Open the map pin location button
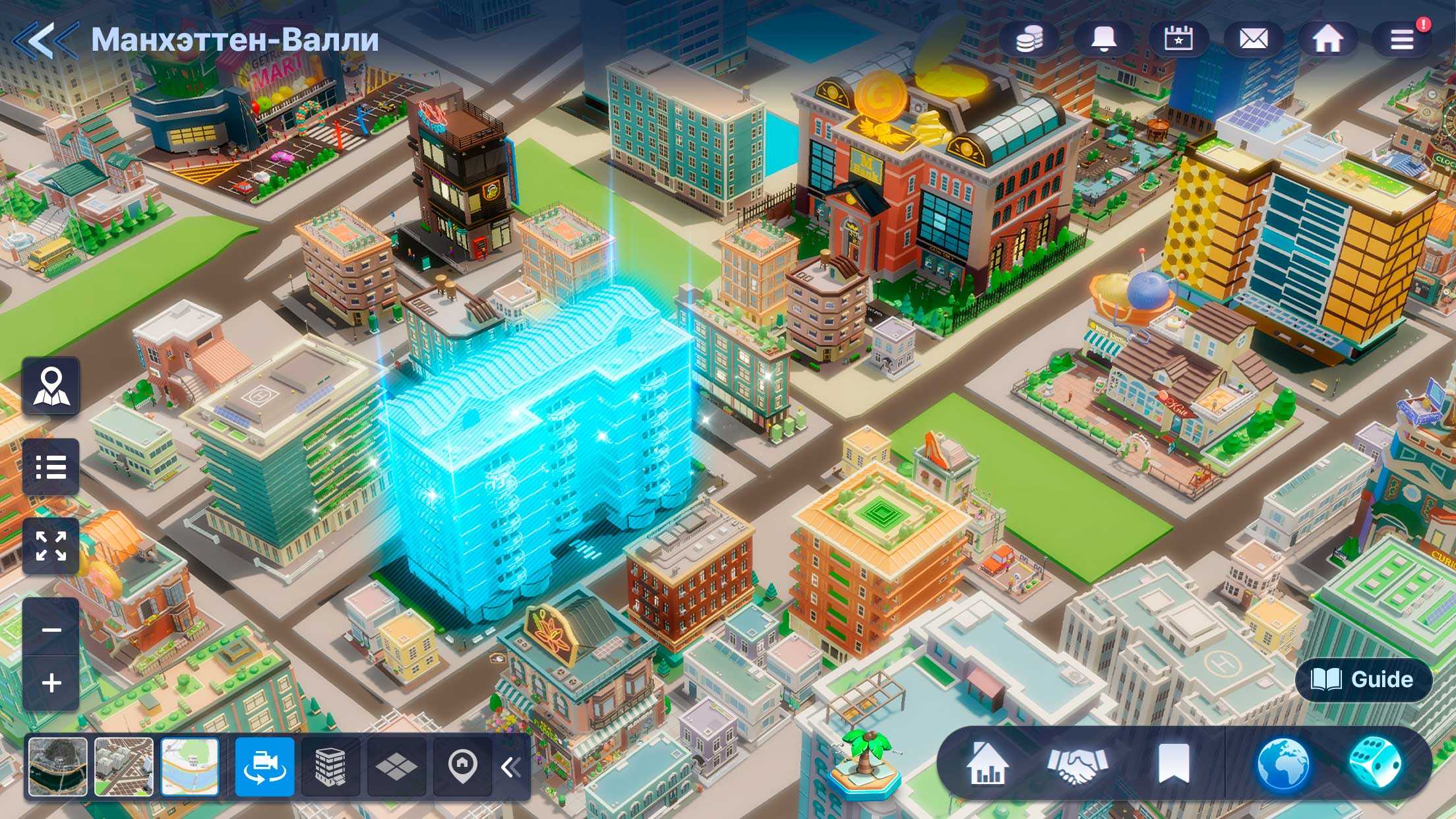The image size is (1456, 819). [51, 386]
